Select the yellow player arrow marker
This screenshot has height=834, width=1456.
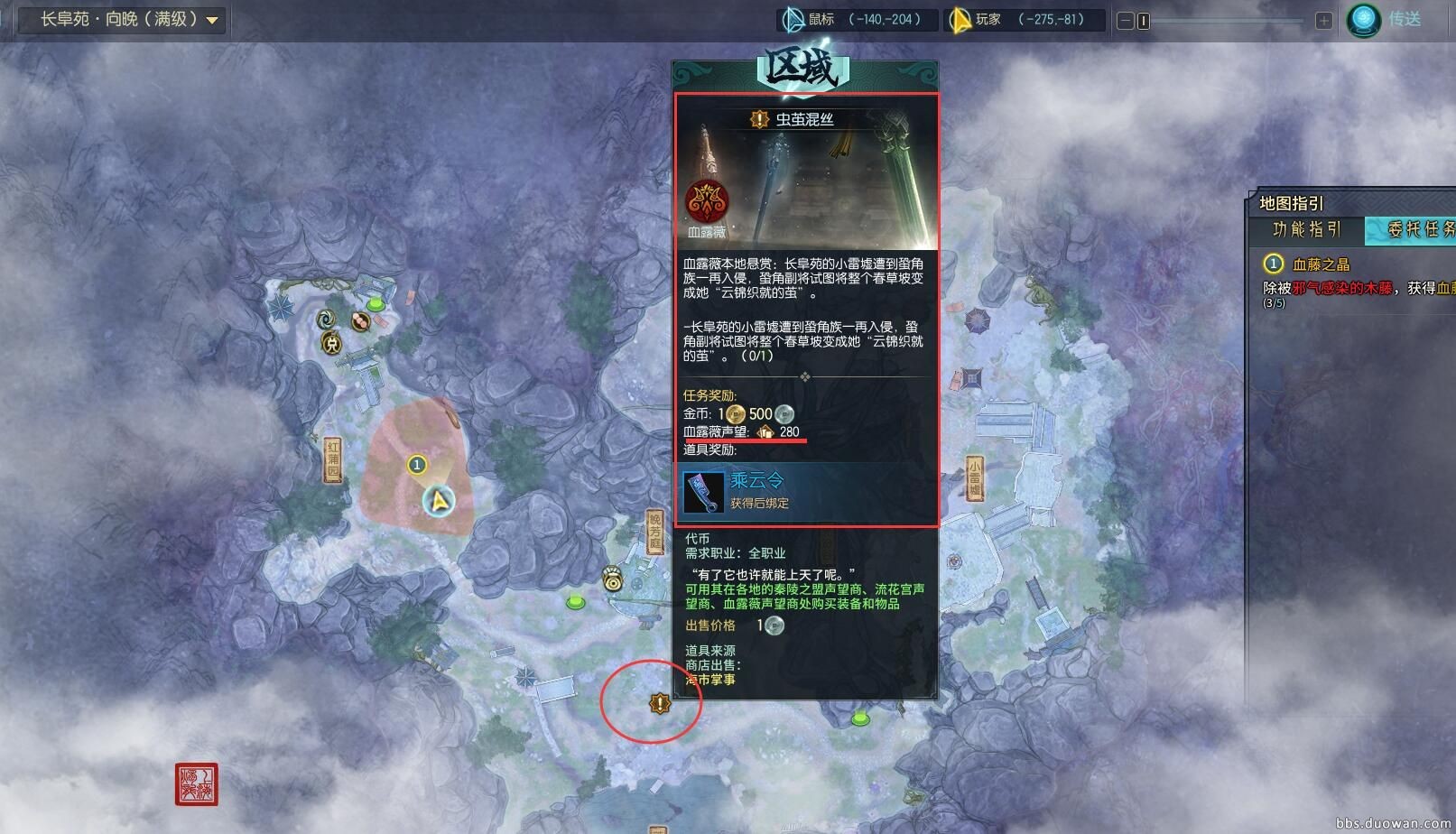click(440, 501)
